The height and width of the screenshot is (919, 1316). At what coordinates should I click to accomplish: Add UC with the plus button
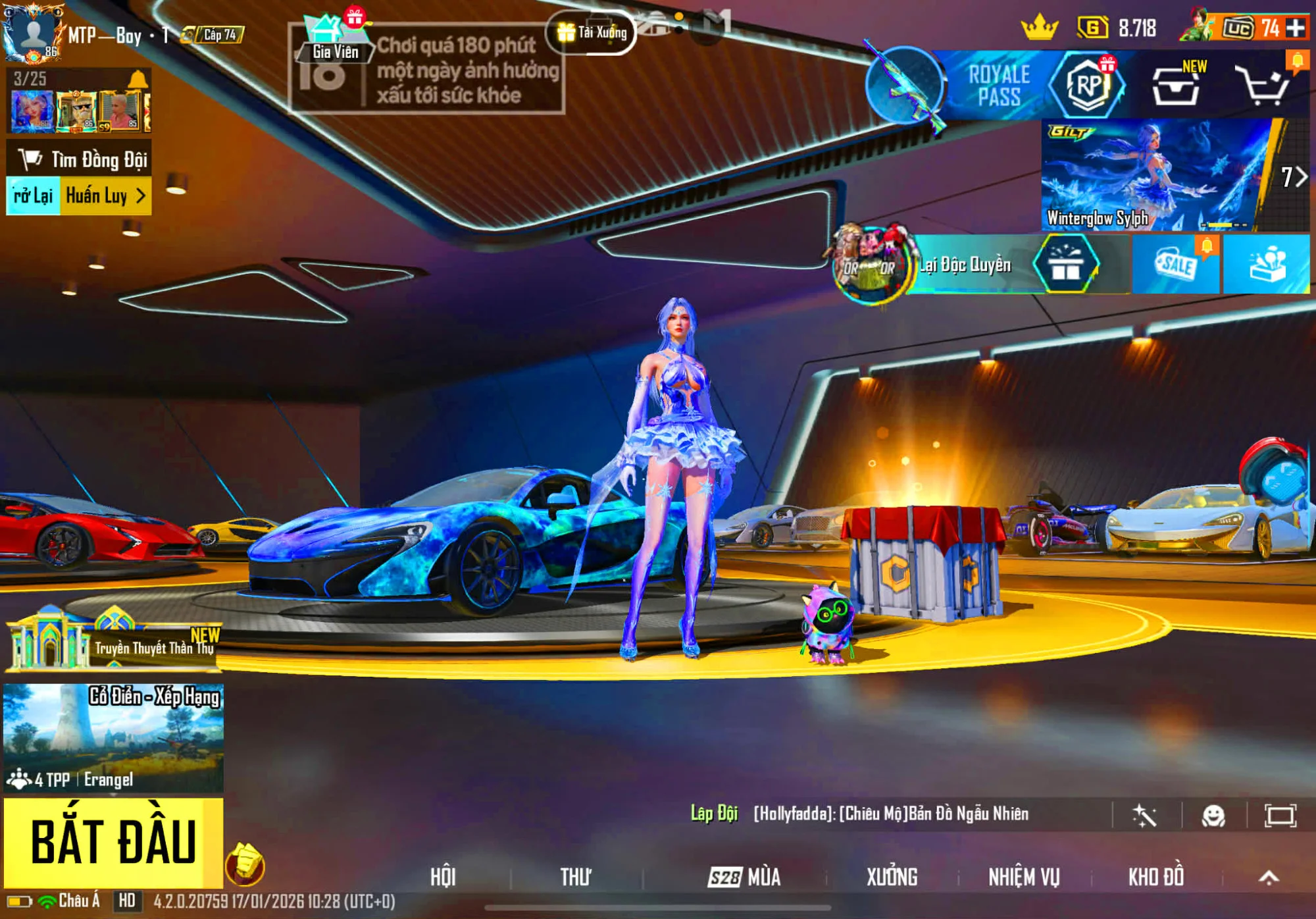pyautogui.click(x=1296, y=28)
